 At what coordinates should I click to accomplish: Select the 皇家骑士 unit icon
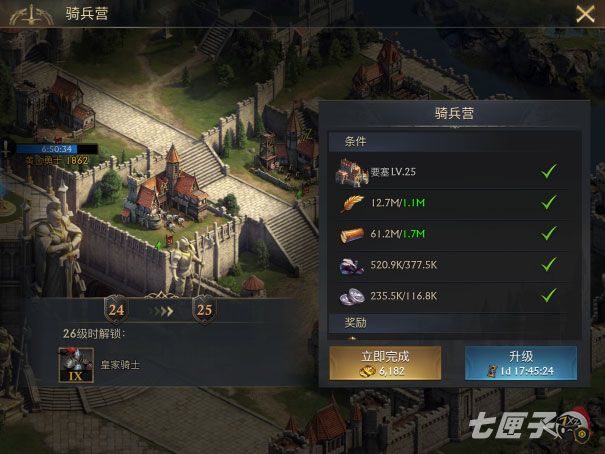click(74, 362)
